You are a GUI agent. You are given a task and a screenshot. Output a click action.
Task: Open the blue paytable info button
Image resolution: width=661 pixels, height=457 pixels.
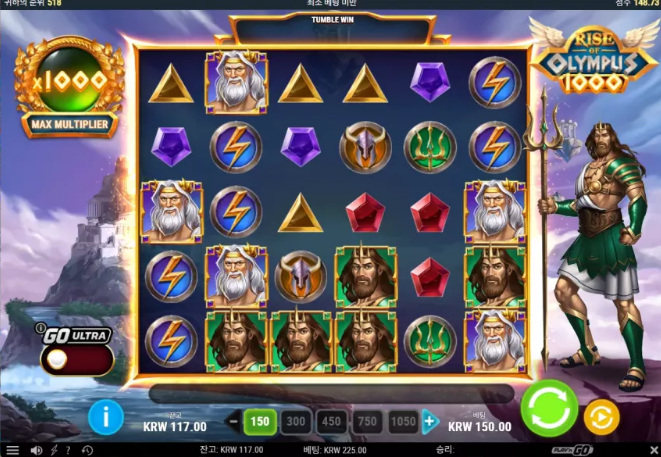coord(106,416)
